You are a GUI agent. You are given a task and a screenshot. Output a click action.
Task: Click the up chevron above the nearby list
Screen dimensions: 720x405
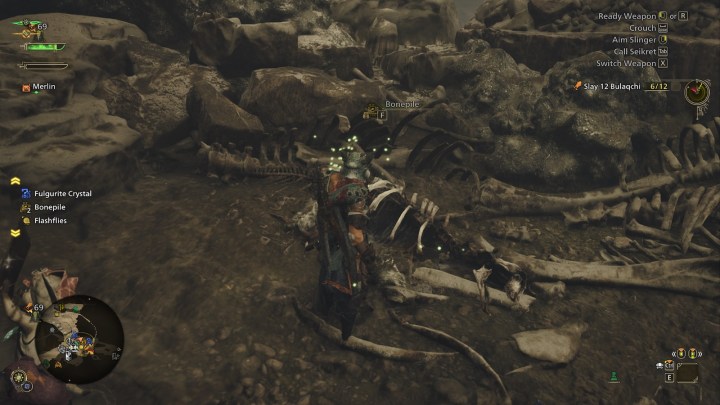coord(16,181)
